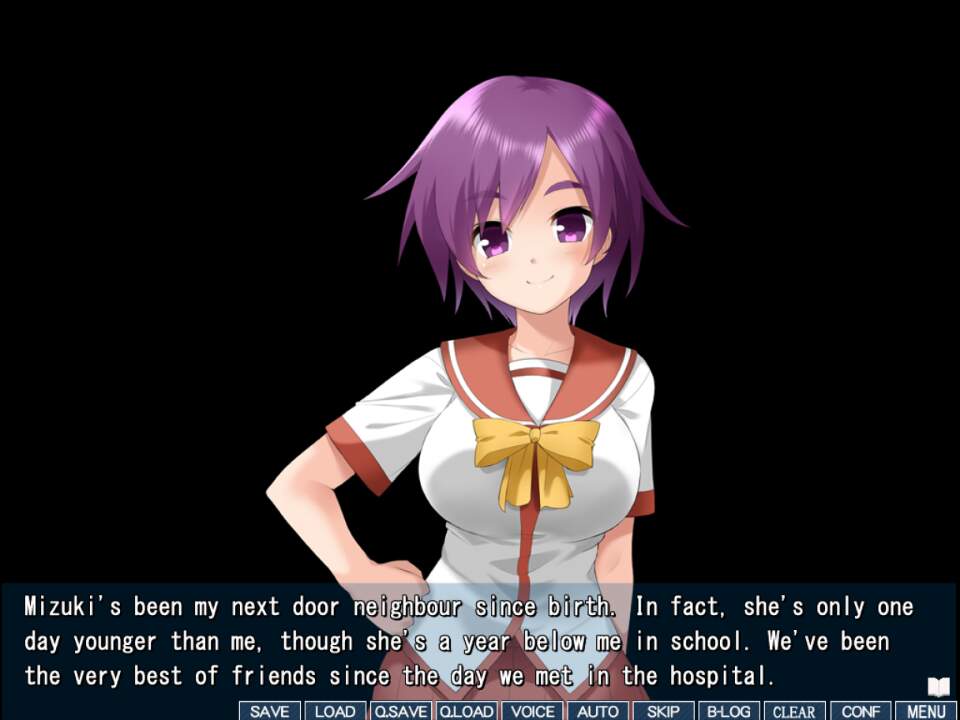
Task: Open the SAVE screen
Action: click(x=269, y=711)
